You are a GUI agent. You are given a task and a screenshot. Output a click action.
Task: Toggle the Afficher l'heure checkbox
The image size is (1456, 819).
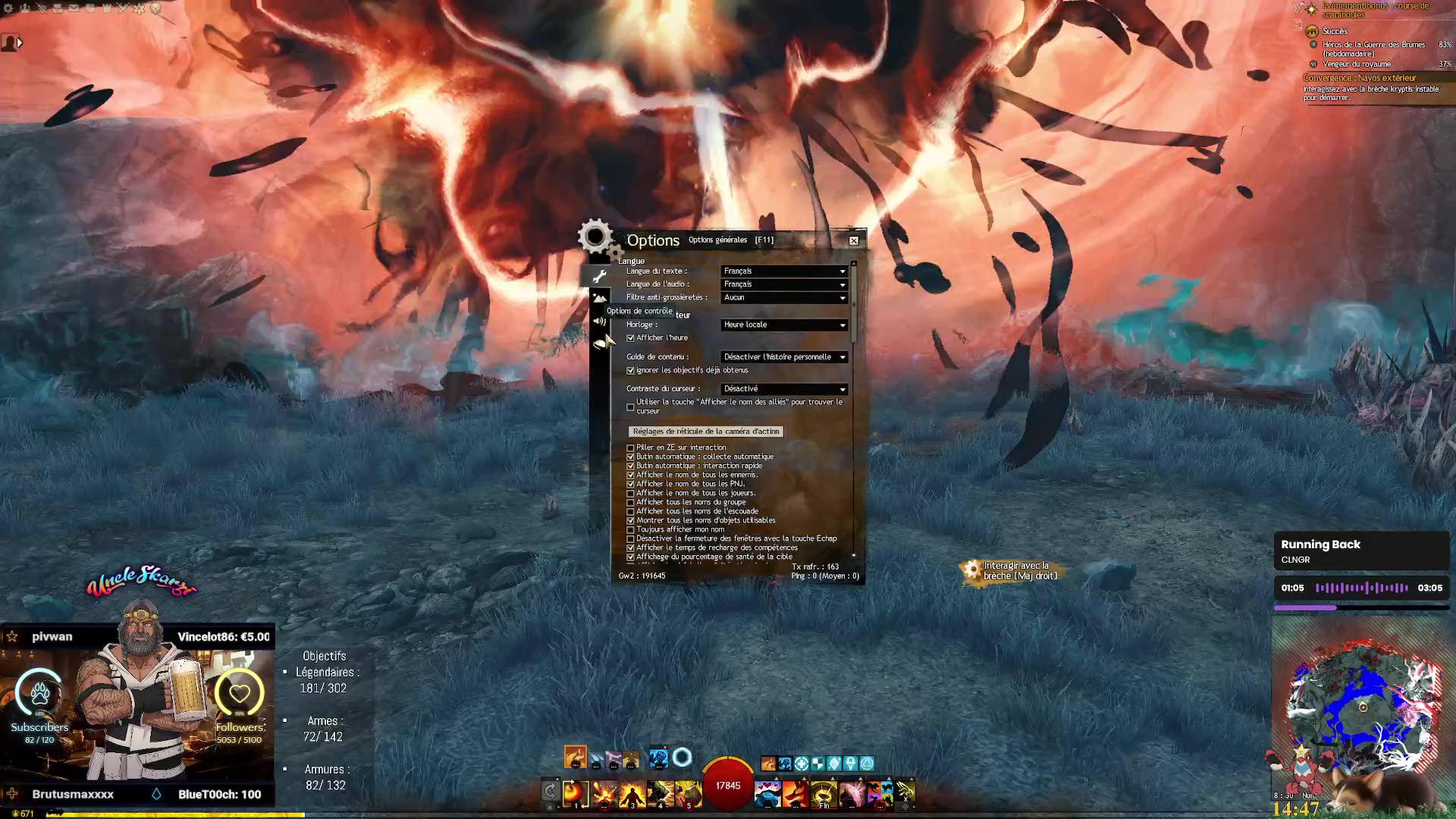[631, 338]
